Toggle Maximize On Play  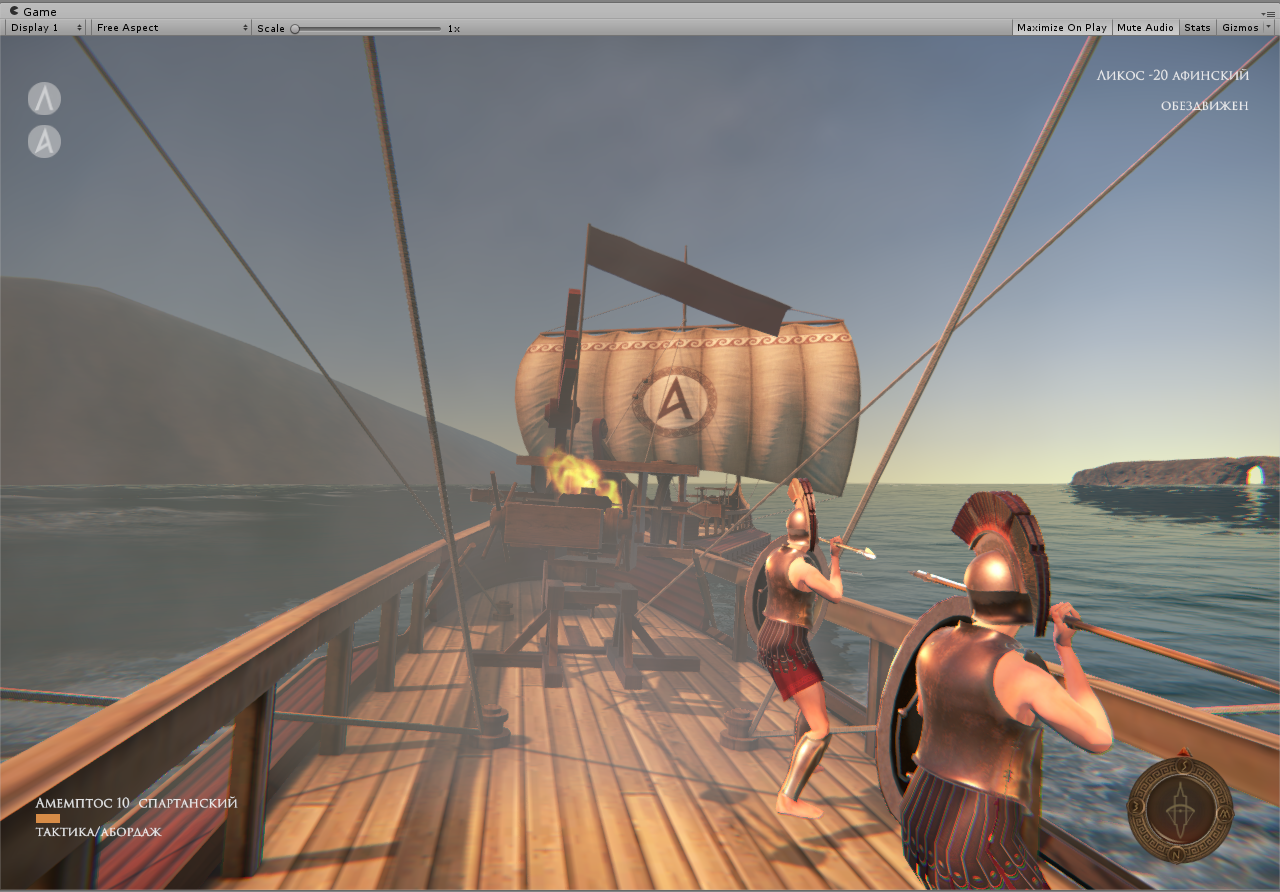(1061, 28)
